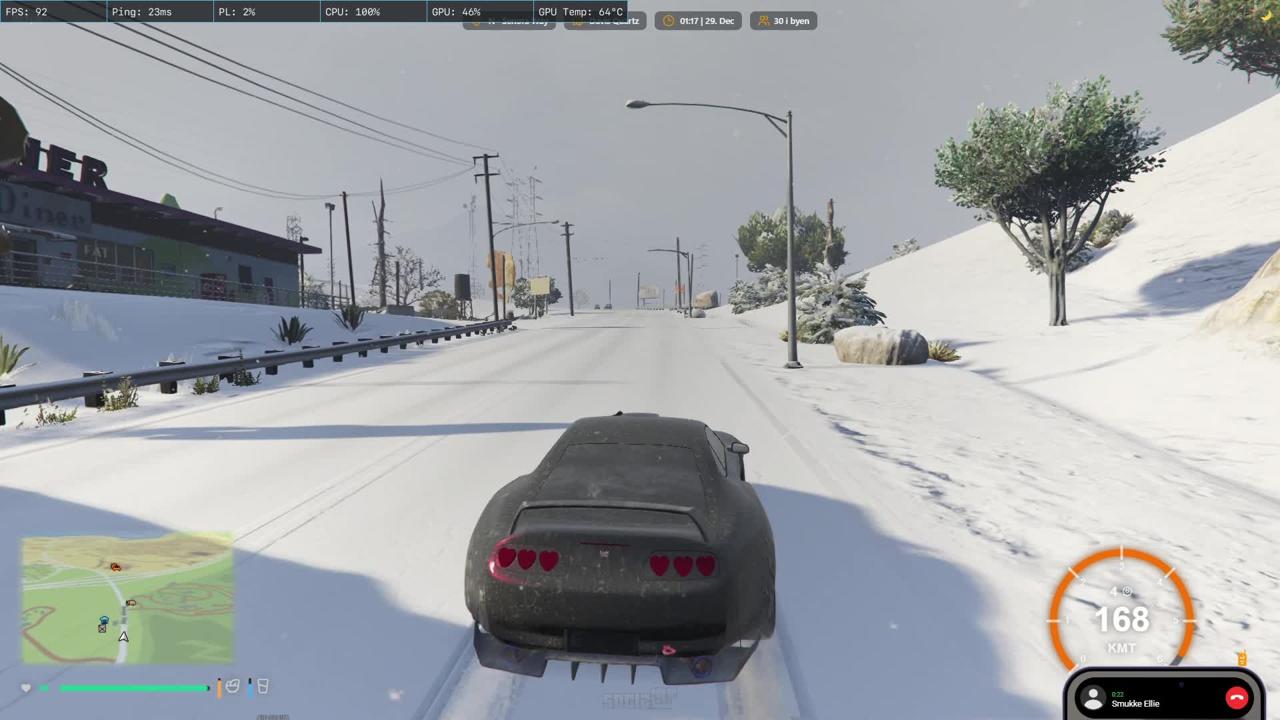Image resolution: width=1280 pixels, height=720 pixels.
Task: Tap Smukke Ellie's caller avatar
Action: (x=1093, y=699)
